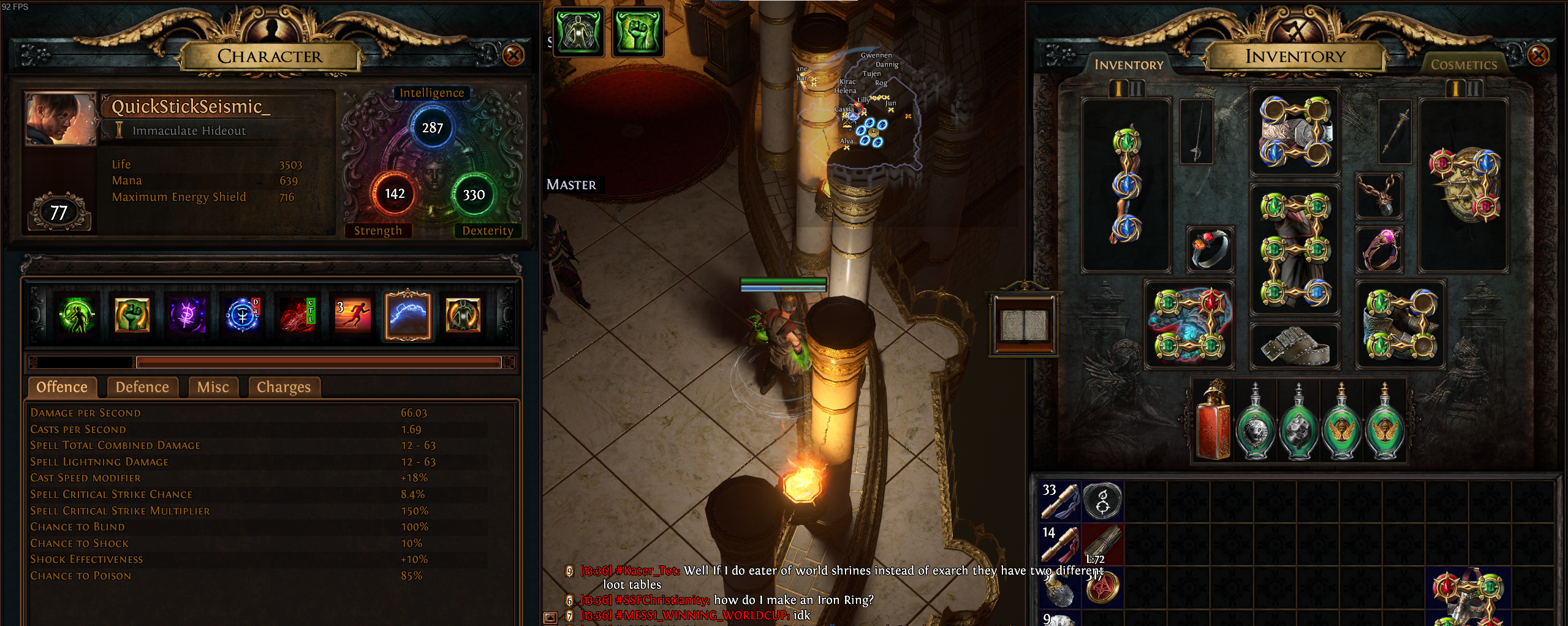
Task: Select the equipped shield slot
Action: click(x=1464, y=185)
